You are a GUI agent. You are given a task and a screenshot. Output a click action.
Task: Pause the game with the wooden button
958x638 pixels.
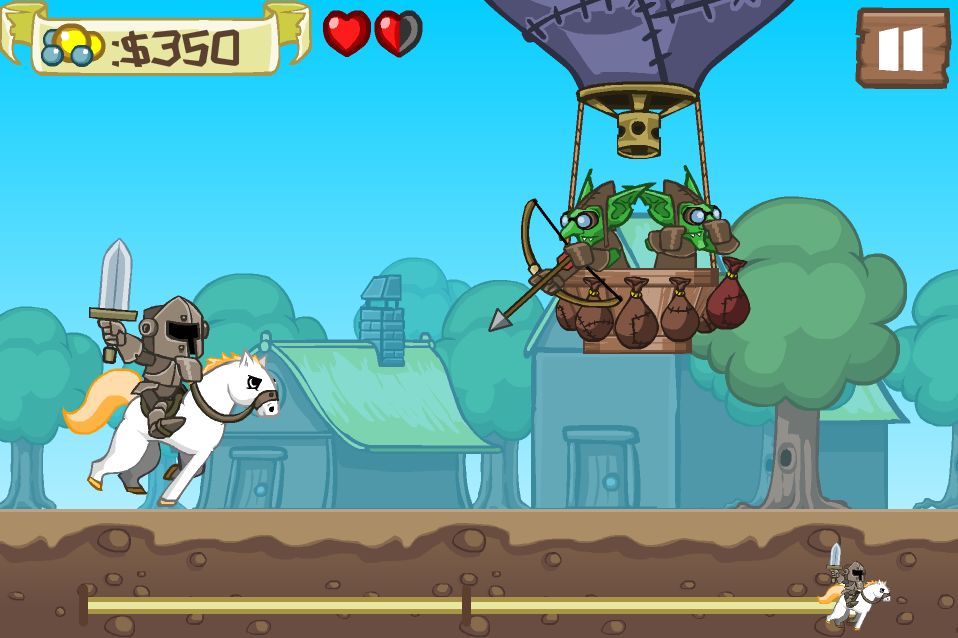click(x=902, y=47)
